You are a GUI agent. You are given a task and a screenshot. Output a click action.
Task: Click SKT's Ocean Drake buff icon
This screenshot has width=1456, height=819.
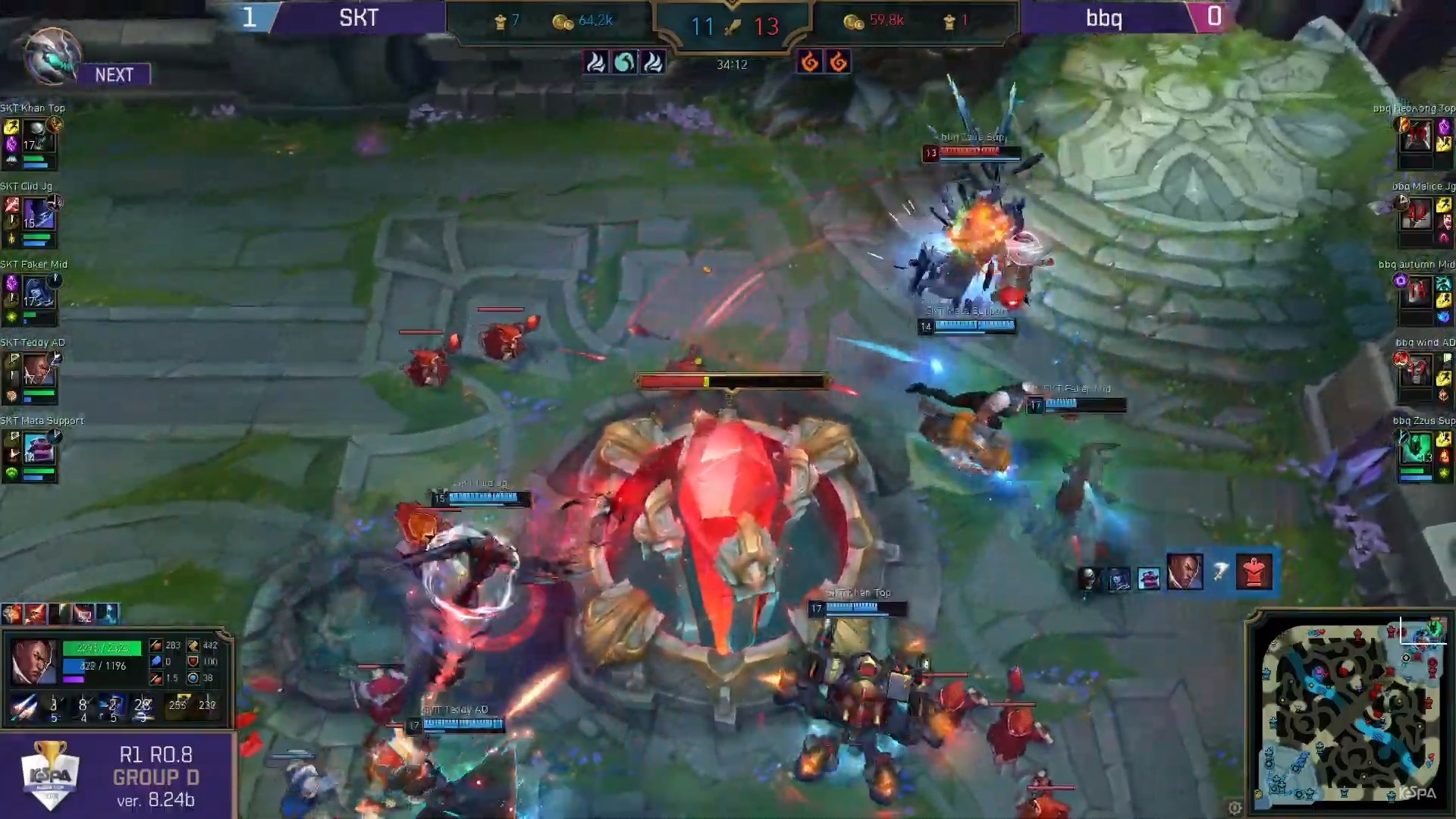pyautogui.click(x=624, y=62)
